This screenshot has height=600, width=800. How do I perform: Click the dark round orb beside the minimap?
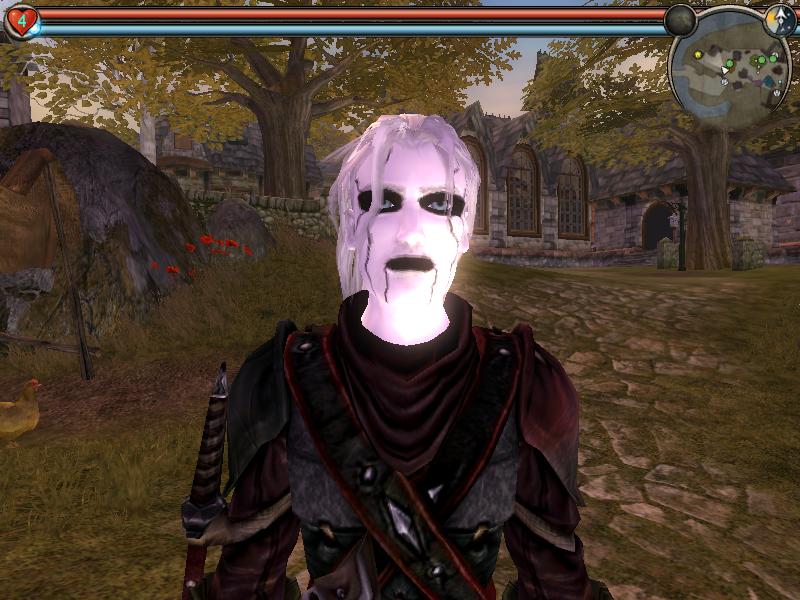pyautogui.click(x=680, y=20)
